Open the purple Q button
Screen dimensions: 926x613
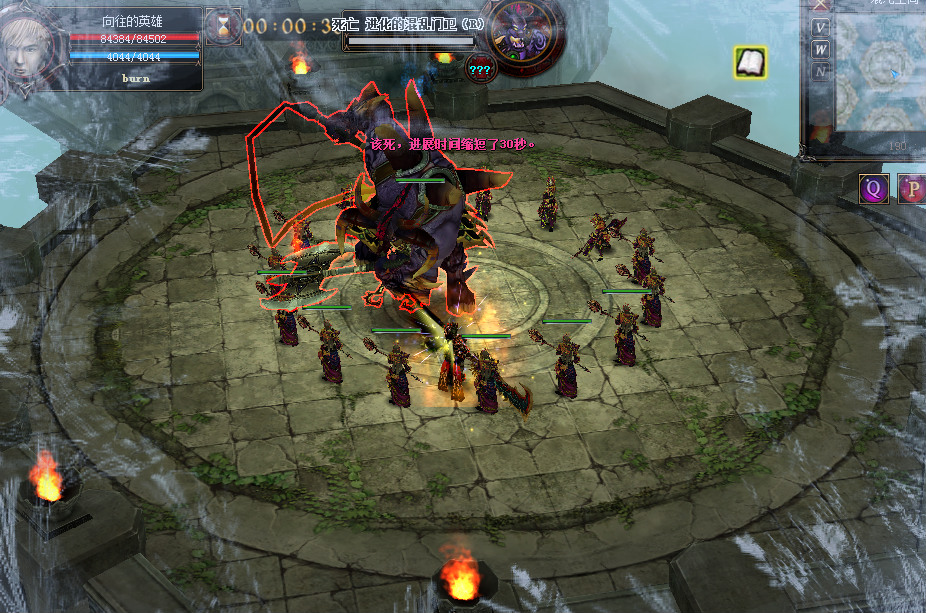pyautogui.click(x=873, y=188)
